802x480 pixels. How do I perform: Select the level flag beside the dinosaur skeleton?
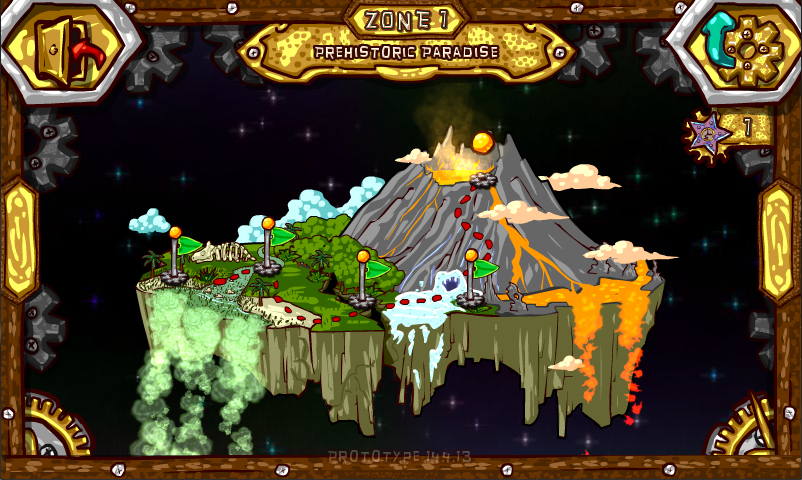pos(177,255)
